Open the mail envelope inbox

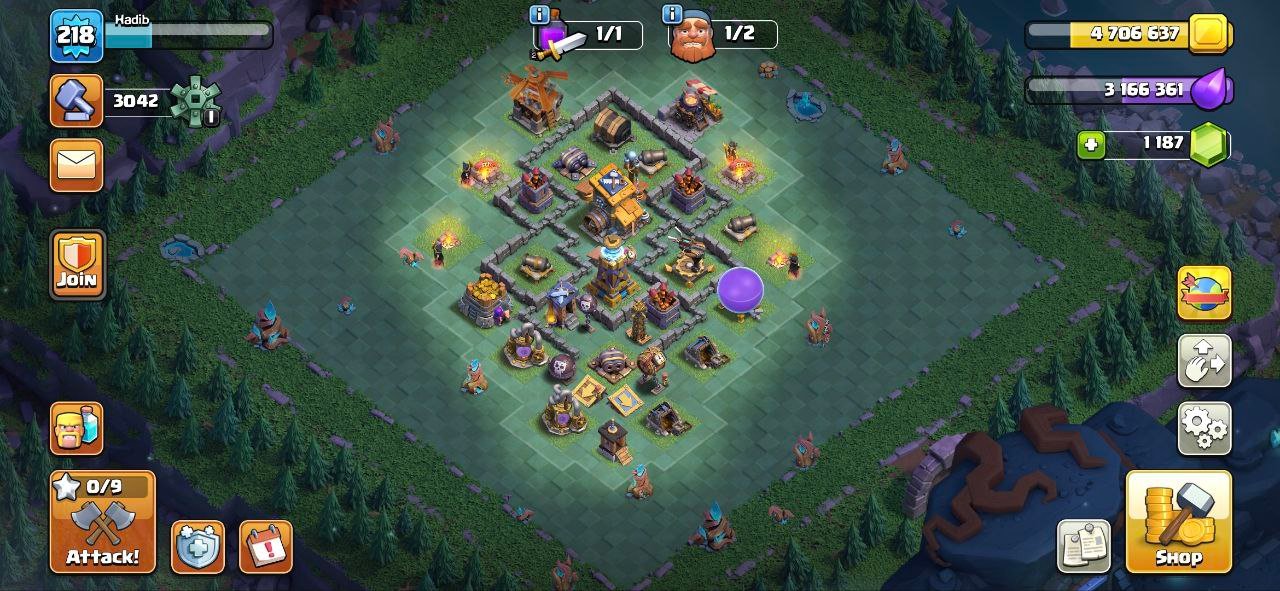click(77, 164)
